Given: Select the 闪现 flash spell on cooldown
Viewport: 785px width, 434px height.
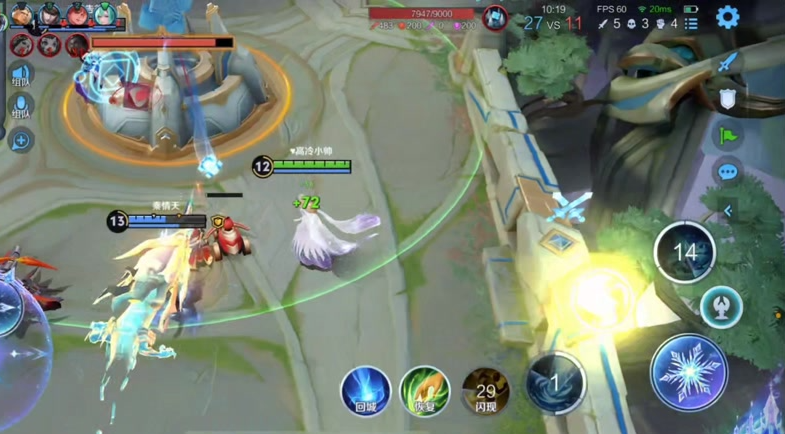Looking at the screenshot, I should [x=486, y=390].
